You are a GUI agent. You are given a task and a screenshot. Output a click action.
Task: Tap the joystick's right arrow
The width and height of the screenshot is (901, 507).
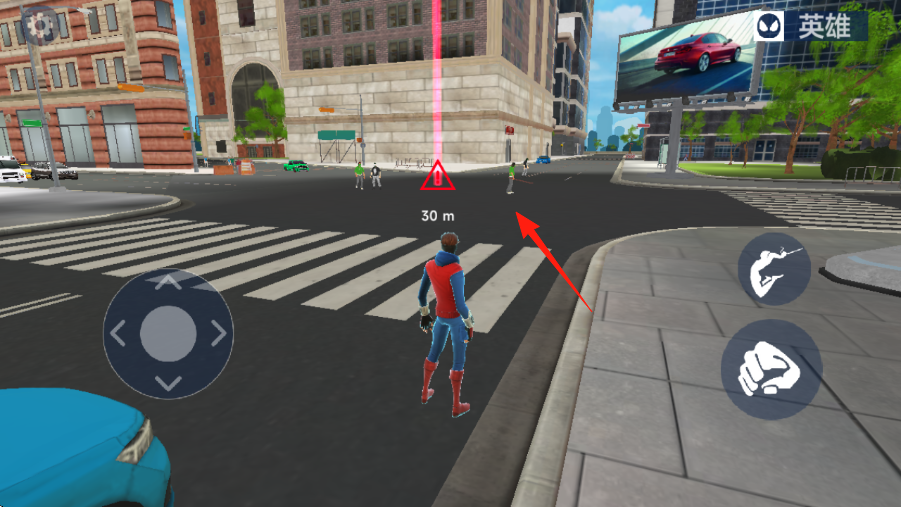point(218,333)
